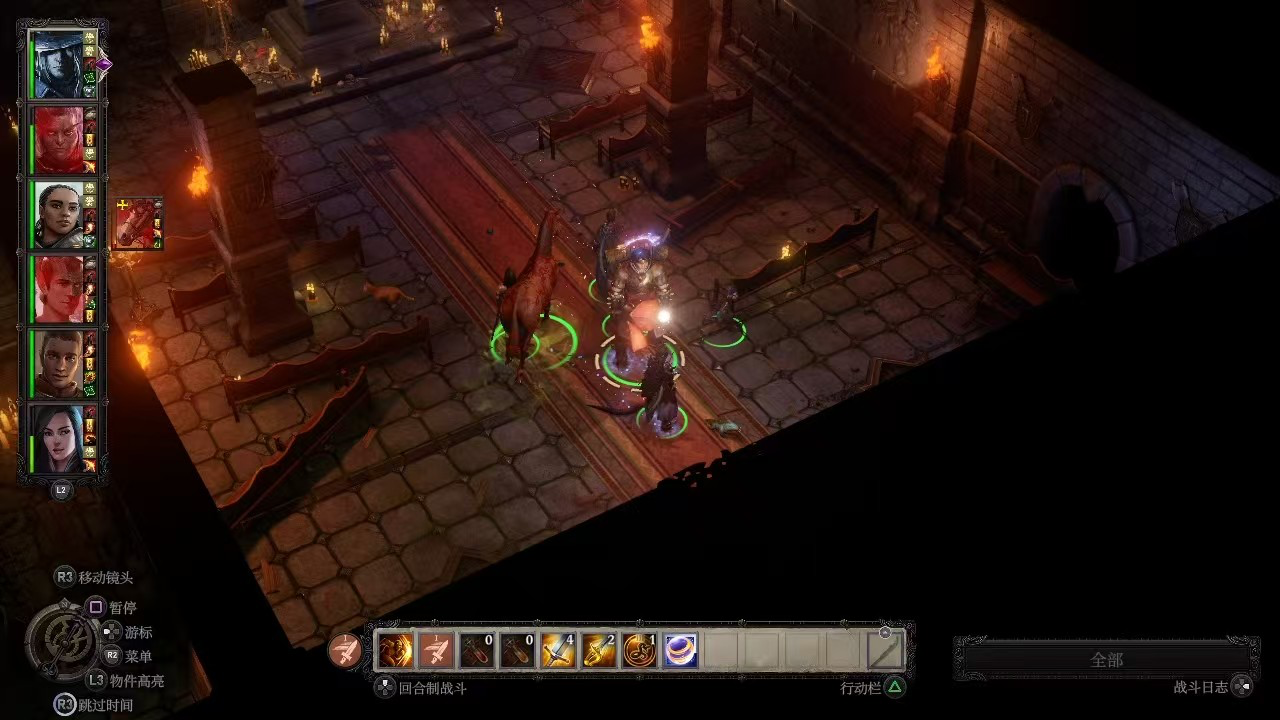Viewport: 1280px width, 720px height.
Task: Click the round sword attack icon left of bar
Action: (346, 651)
